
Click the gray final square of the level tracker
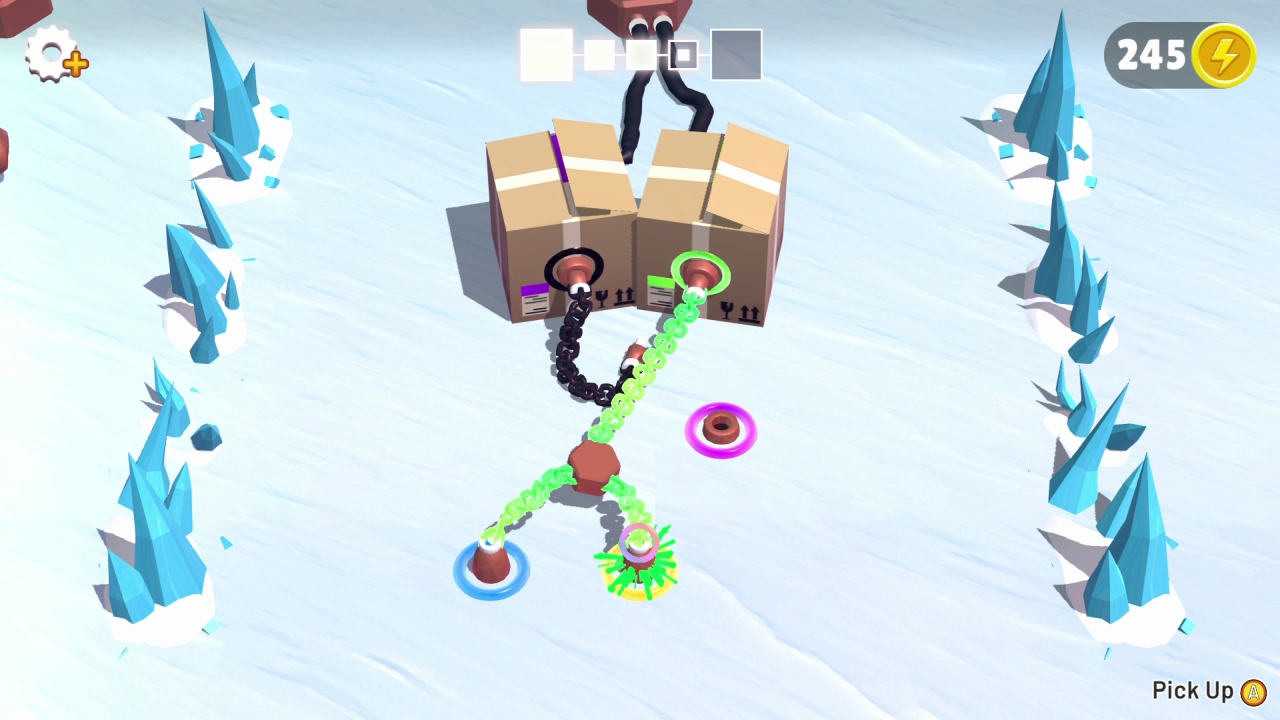(x=736, y=55)
